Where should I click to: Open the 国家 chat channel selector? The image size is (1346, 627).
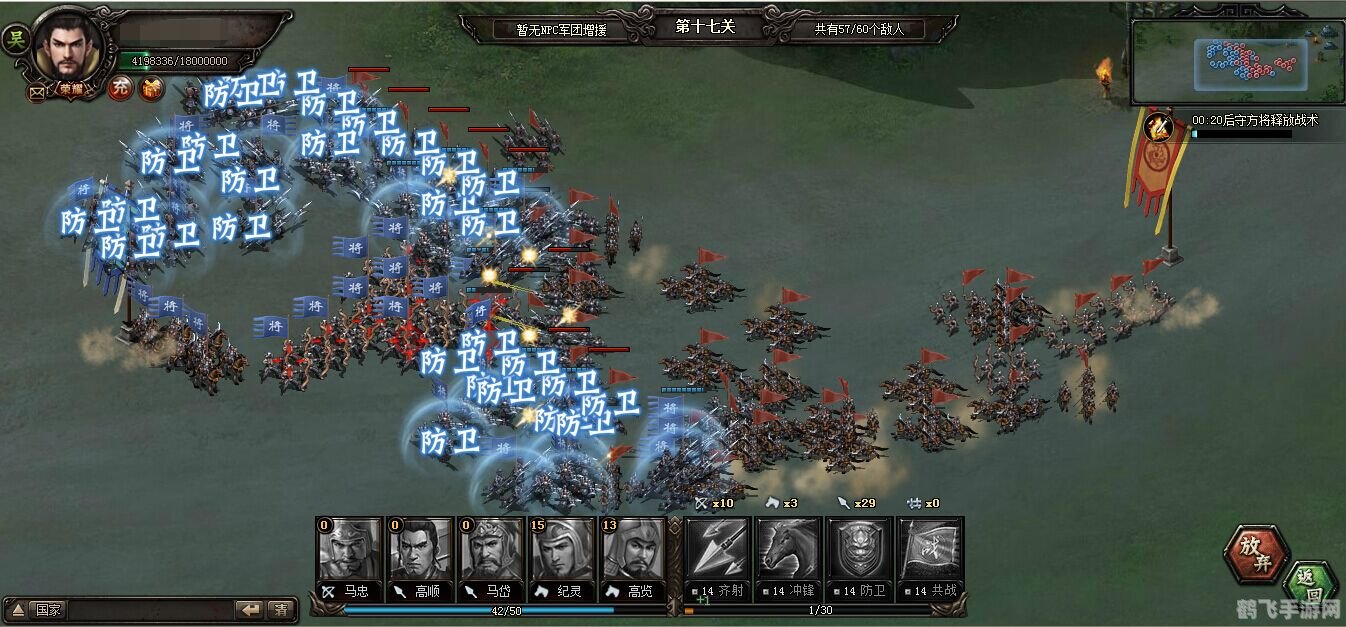coord(38,609)
